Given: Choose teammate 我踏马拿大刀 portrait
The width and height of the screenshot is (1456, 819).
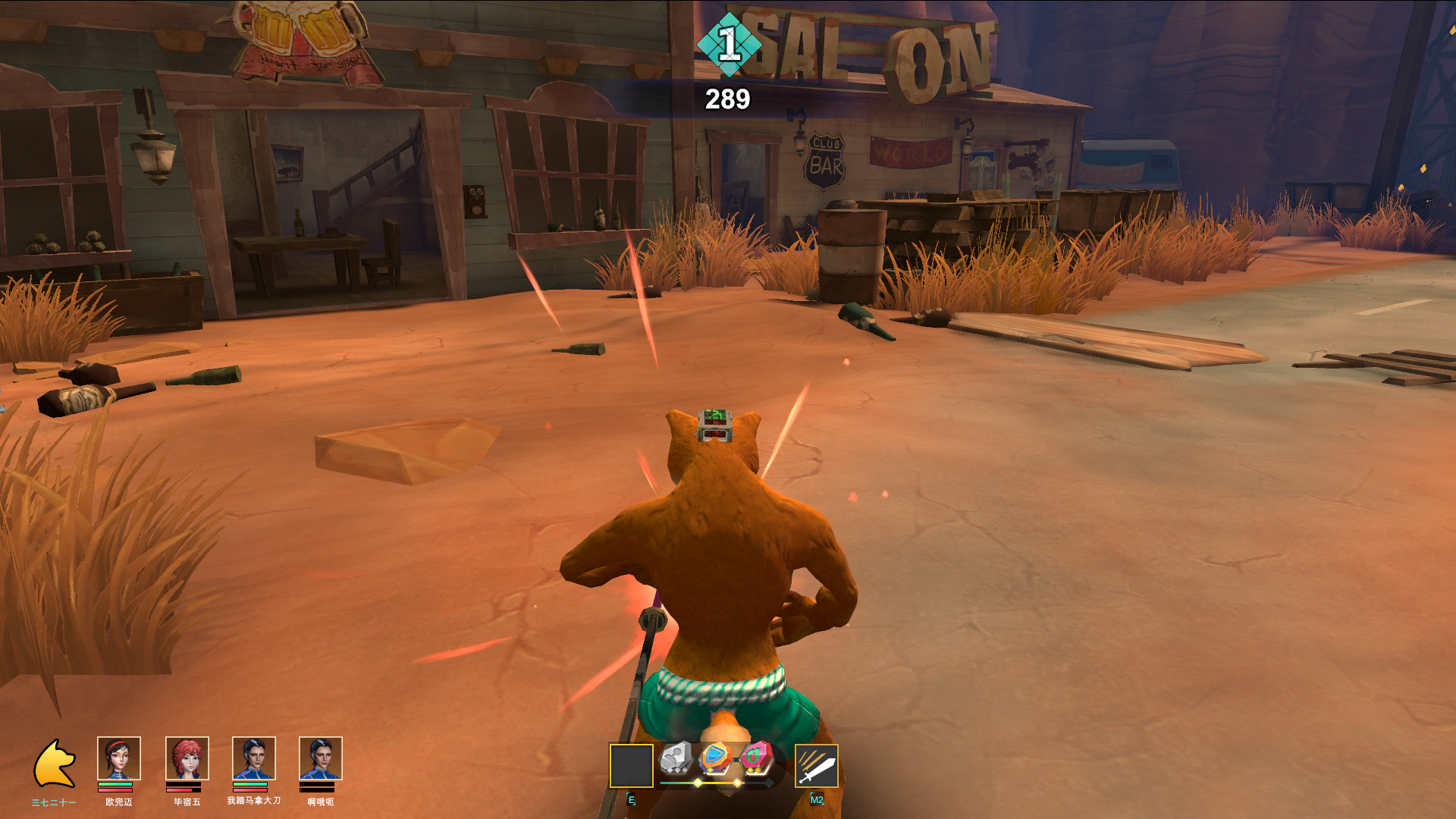Looking at the screenshot, I should pos(253,758).
